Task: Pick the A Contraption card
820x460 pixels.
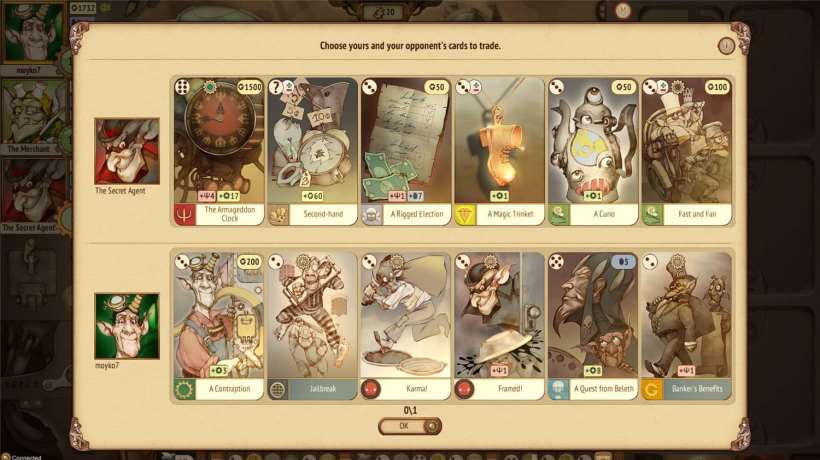Action: tap(217, 325)
